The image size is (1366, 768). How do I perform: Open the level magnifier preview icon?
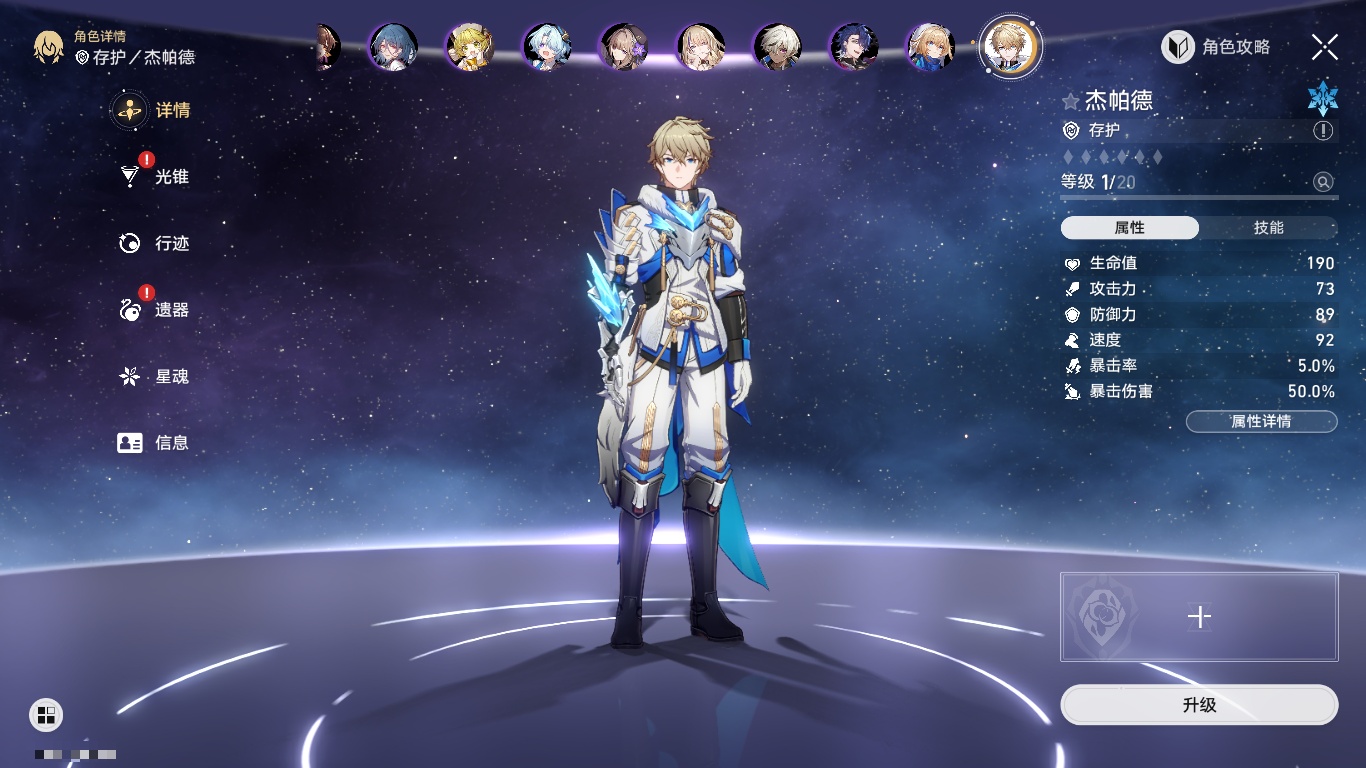pyautogui.click(x=1323, y=182)
